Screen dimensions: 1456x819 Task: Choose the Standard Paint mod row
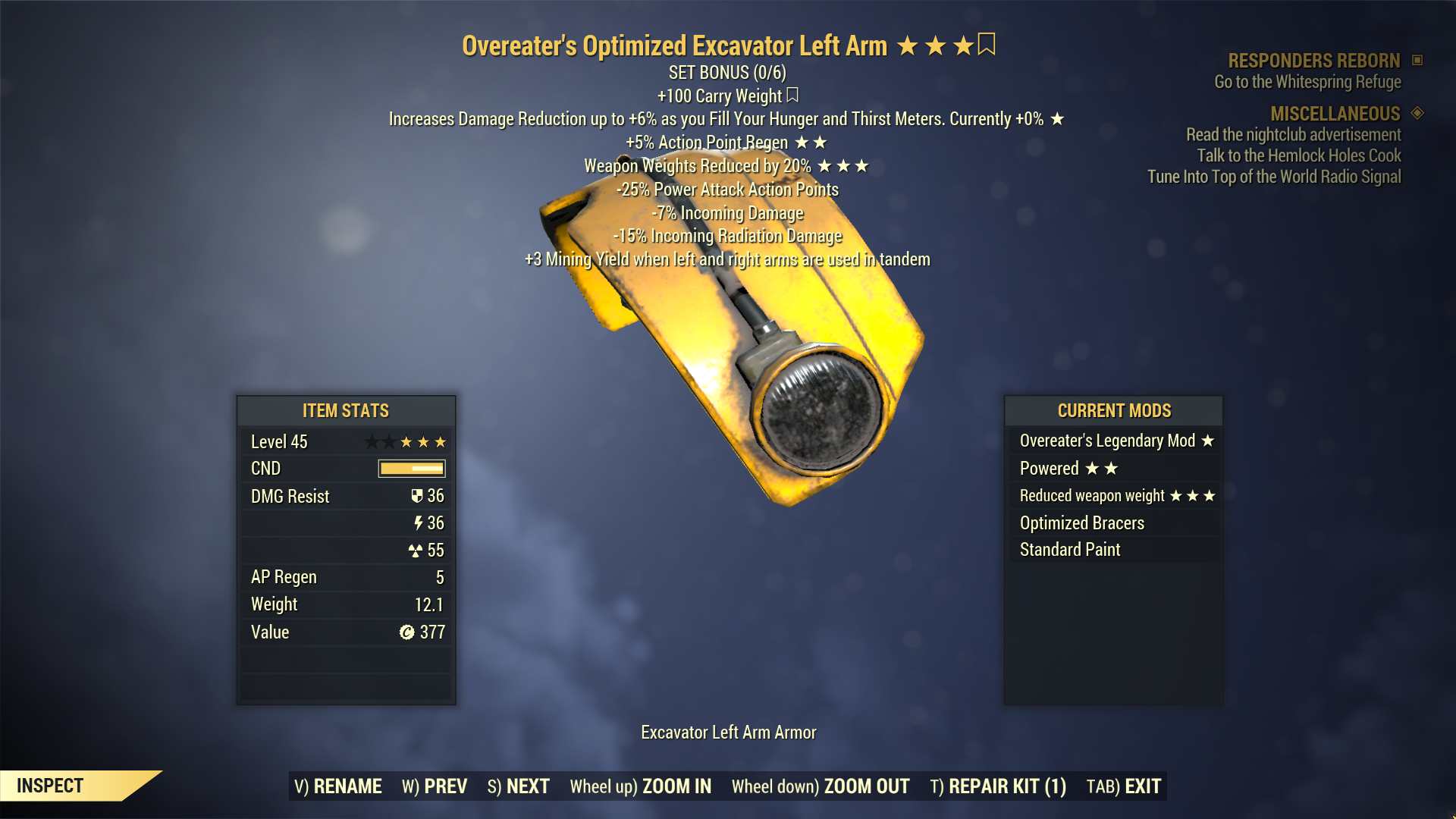click(1113, 550)
